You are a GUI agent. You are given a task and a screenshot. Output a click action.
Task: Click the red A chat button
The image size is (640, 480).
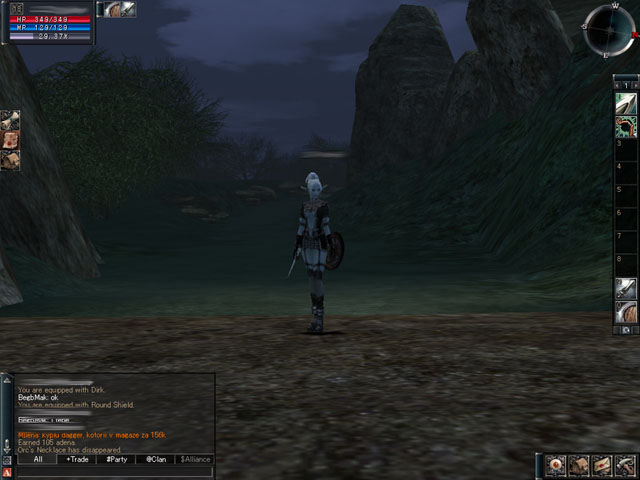coord(7,472)
